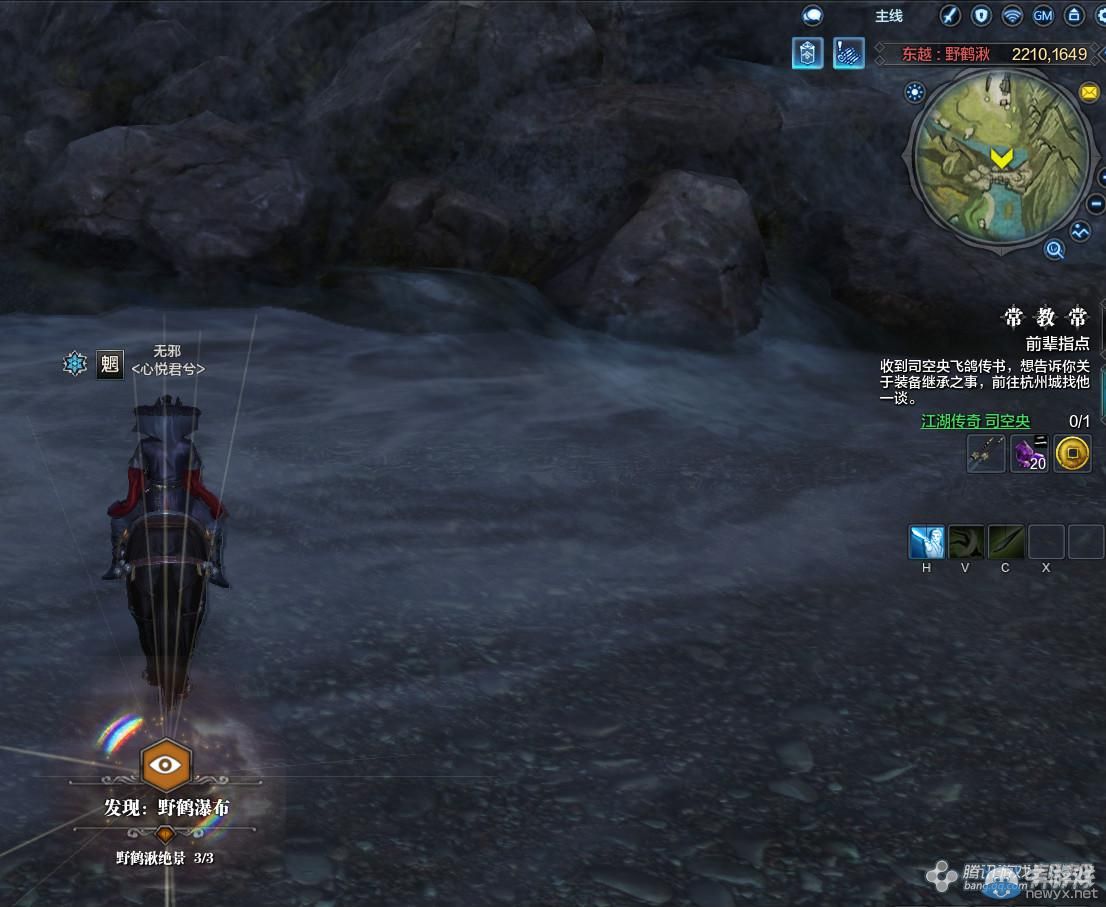This screenshot has width=1106, height=907.
Task: Contact support via the GM button
Action: click(x=1043, y=16)
